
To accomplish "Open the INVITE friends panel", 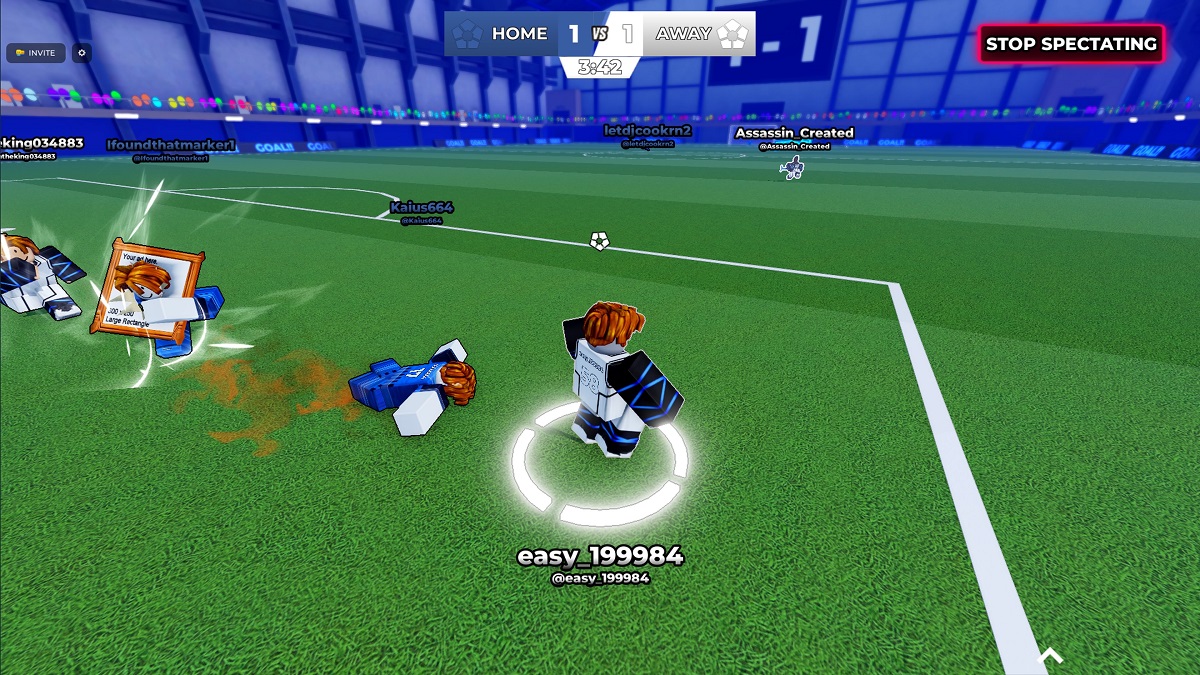I will 36,53.
